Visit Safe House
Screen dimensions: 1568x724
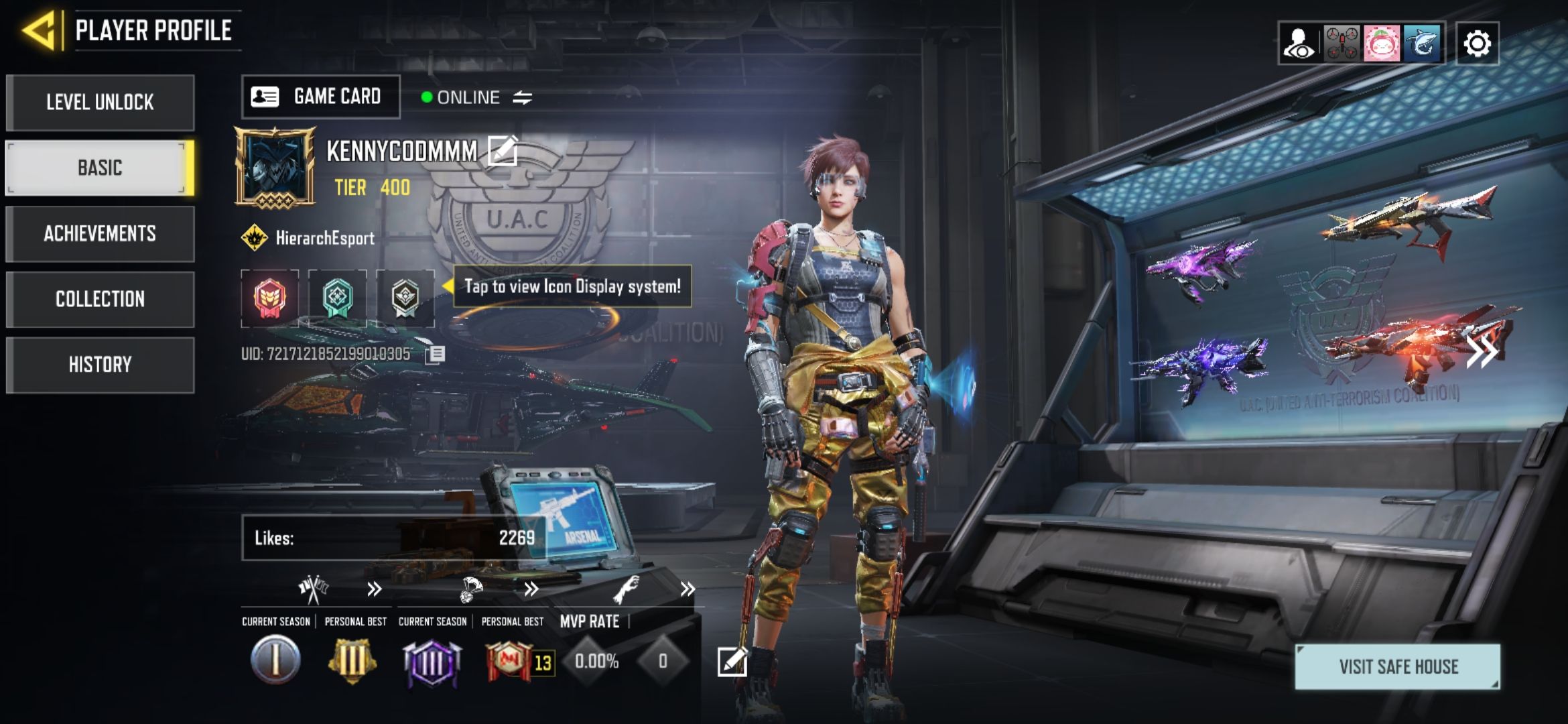click(1398, 666)
